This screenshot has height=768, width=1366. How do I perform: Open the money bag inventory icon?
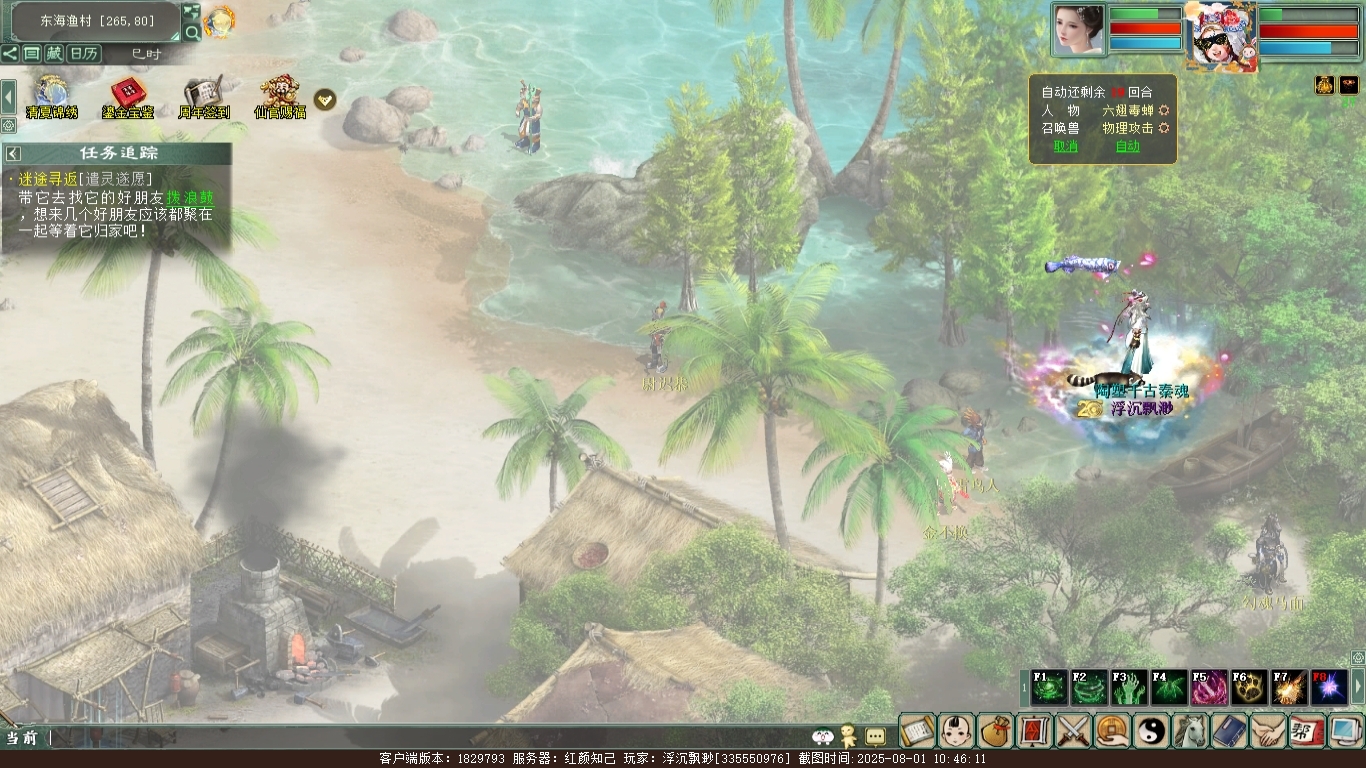coord(996,731)
